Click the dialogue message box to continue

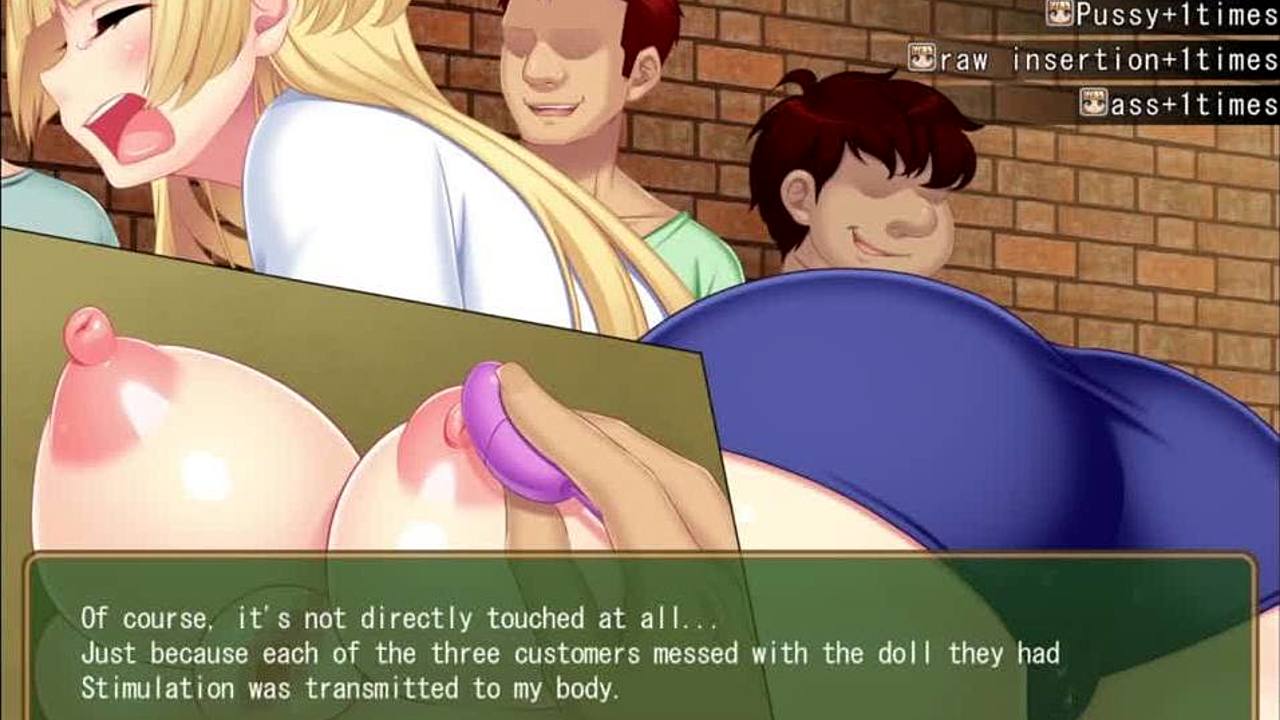coord(640,638)
